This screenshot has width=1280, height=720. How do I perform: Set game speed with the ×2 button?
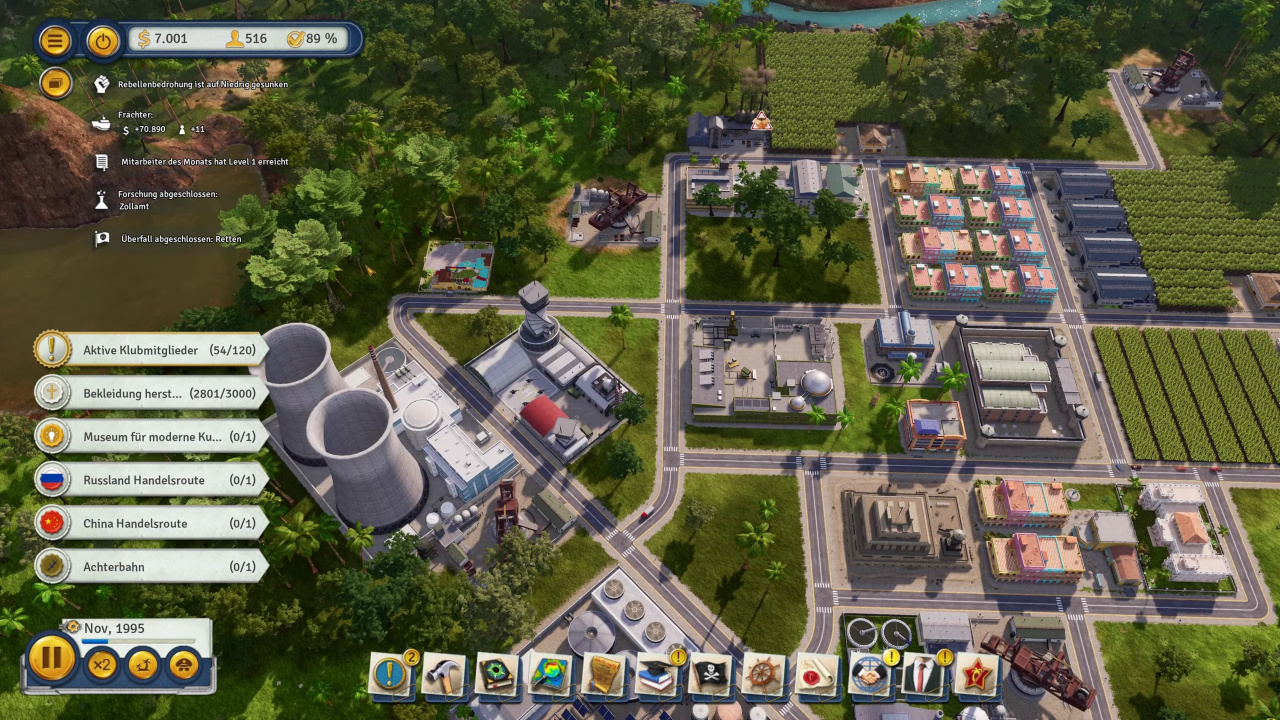(101, 664)
